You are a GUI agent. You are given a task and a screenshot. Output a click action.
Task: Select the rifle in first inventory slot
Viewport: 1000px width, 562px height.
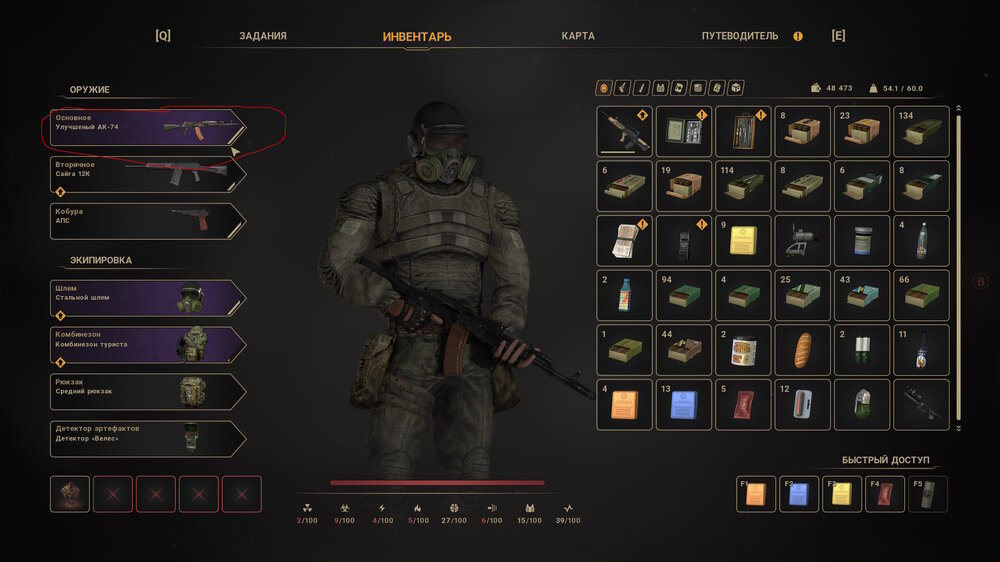pyautogui.click(x=624, y=131)
